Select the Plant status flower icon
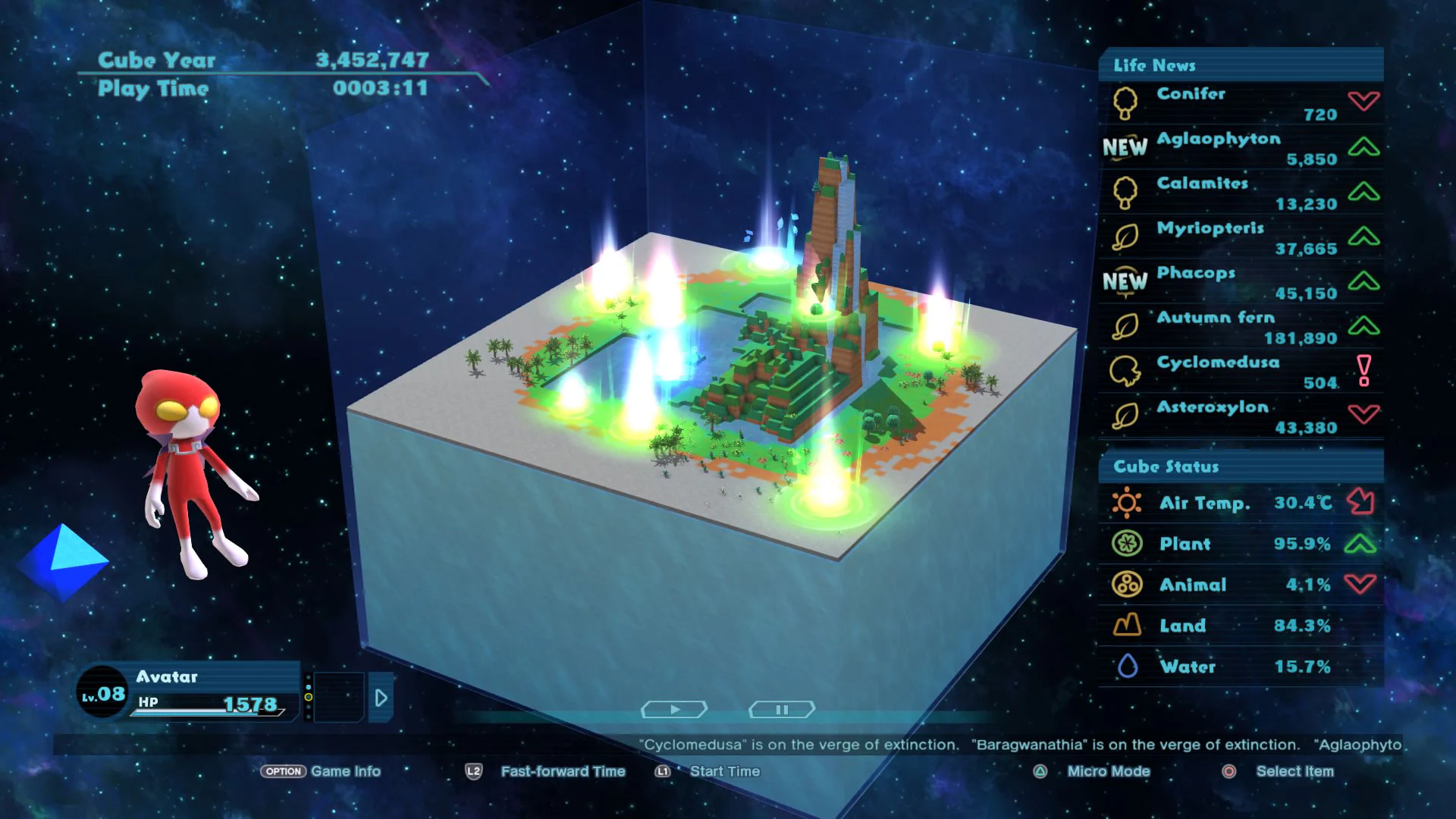1456x819 pixels. (1128, 543)
